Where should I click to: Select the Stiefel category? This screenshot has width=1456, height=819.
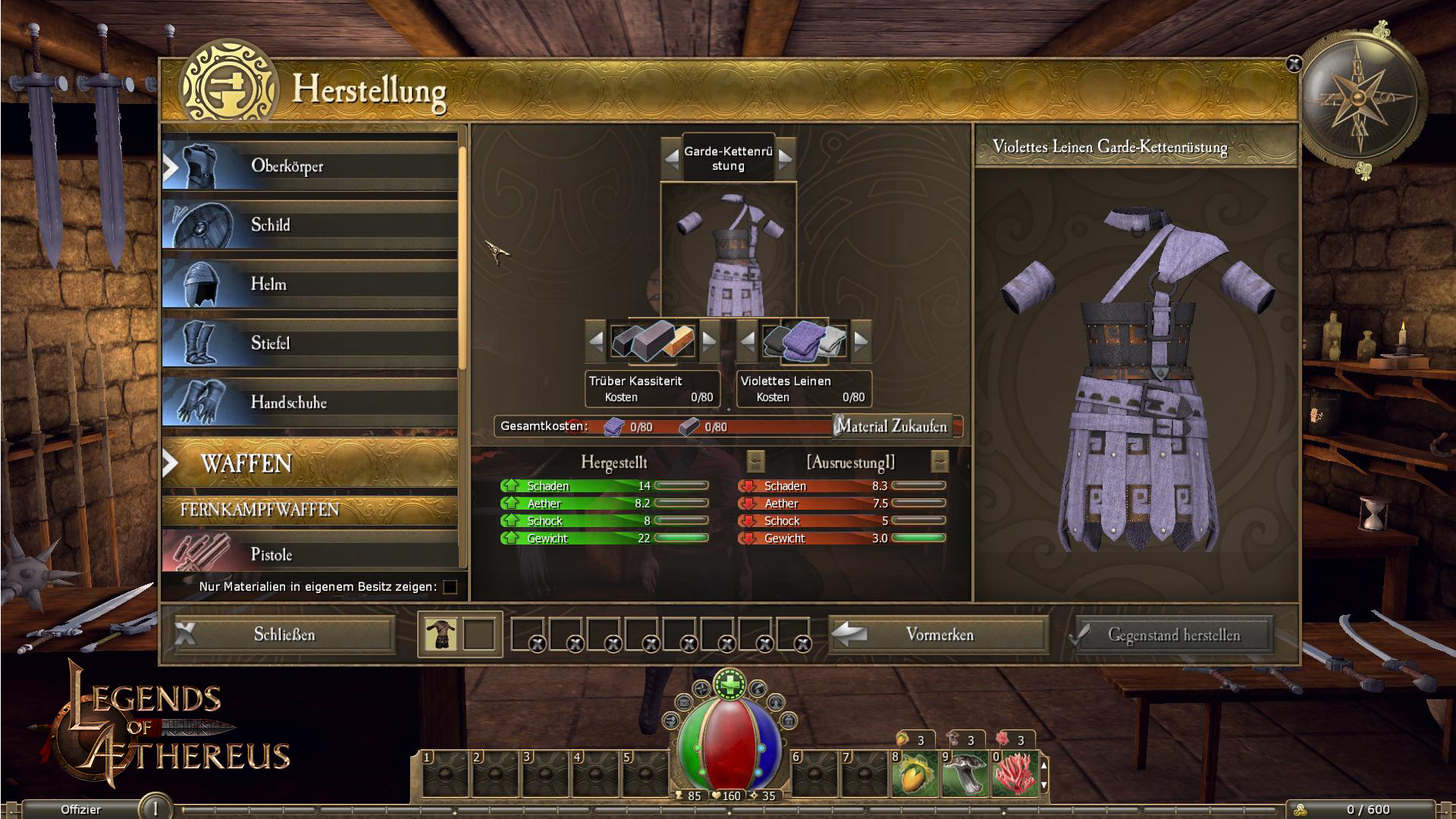coord(309,344)
